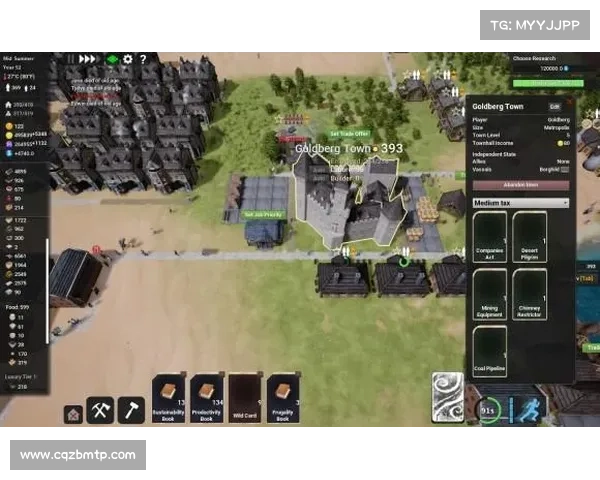Select the Productivity Book card
This screenshot has height=480, width=600.
207,398
